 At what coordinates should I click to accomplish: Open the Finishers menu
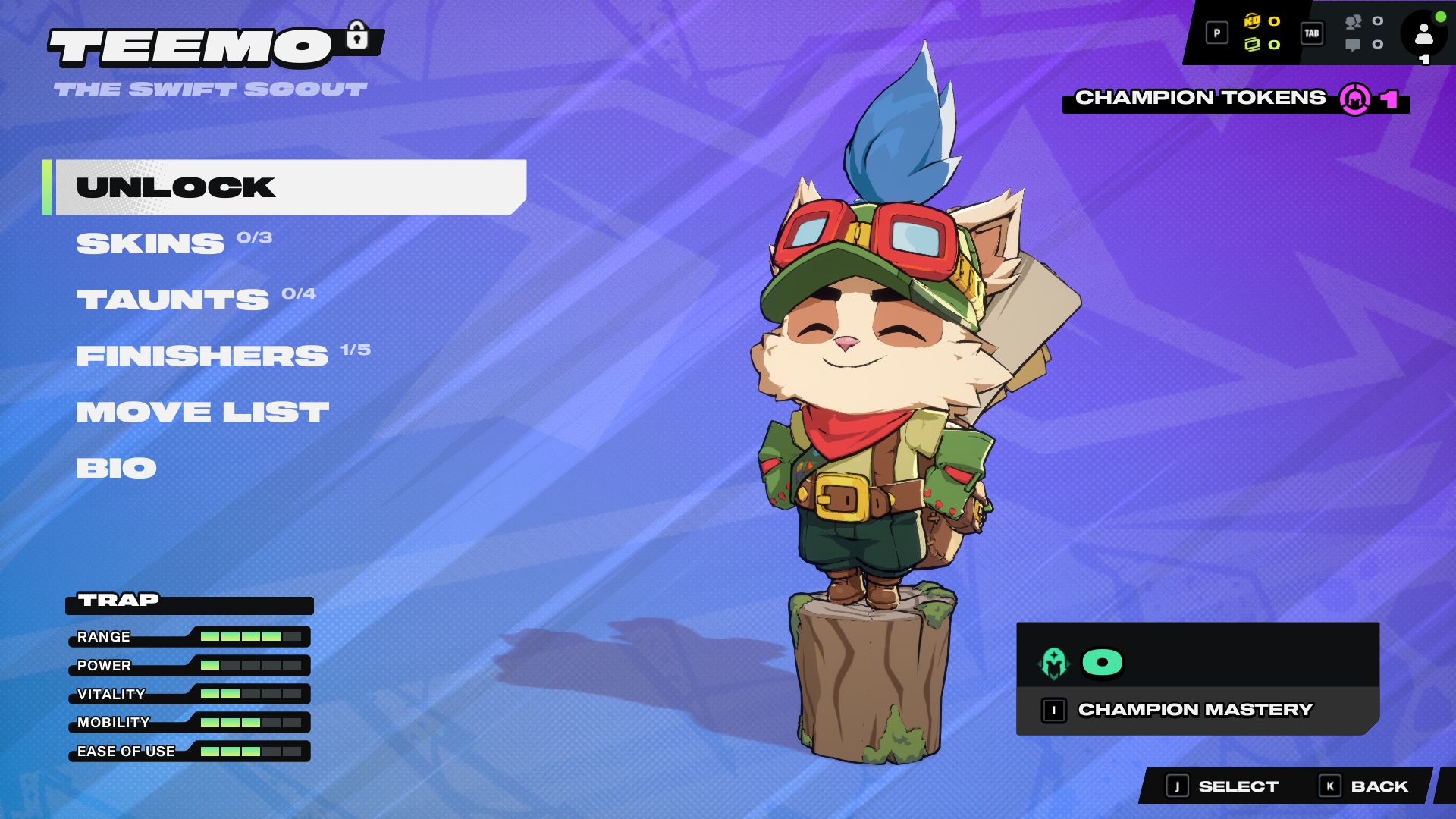[x=202, y=356]
